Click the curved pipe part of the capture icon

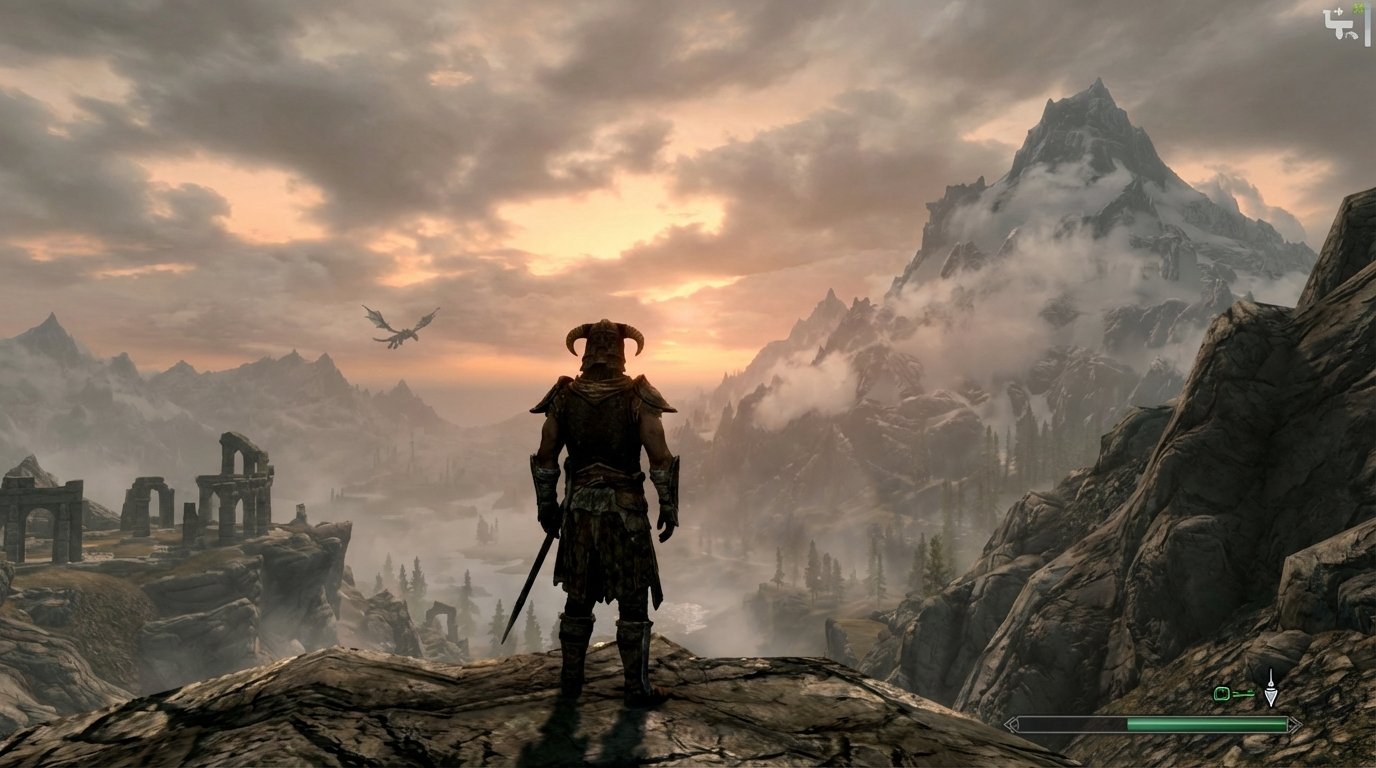point(1351,36)
